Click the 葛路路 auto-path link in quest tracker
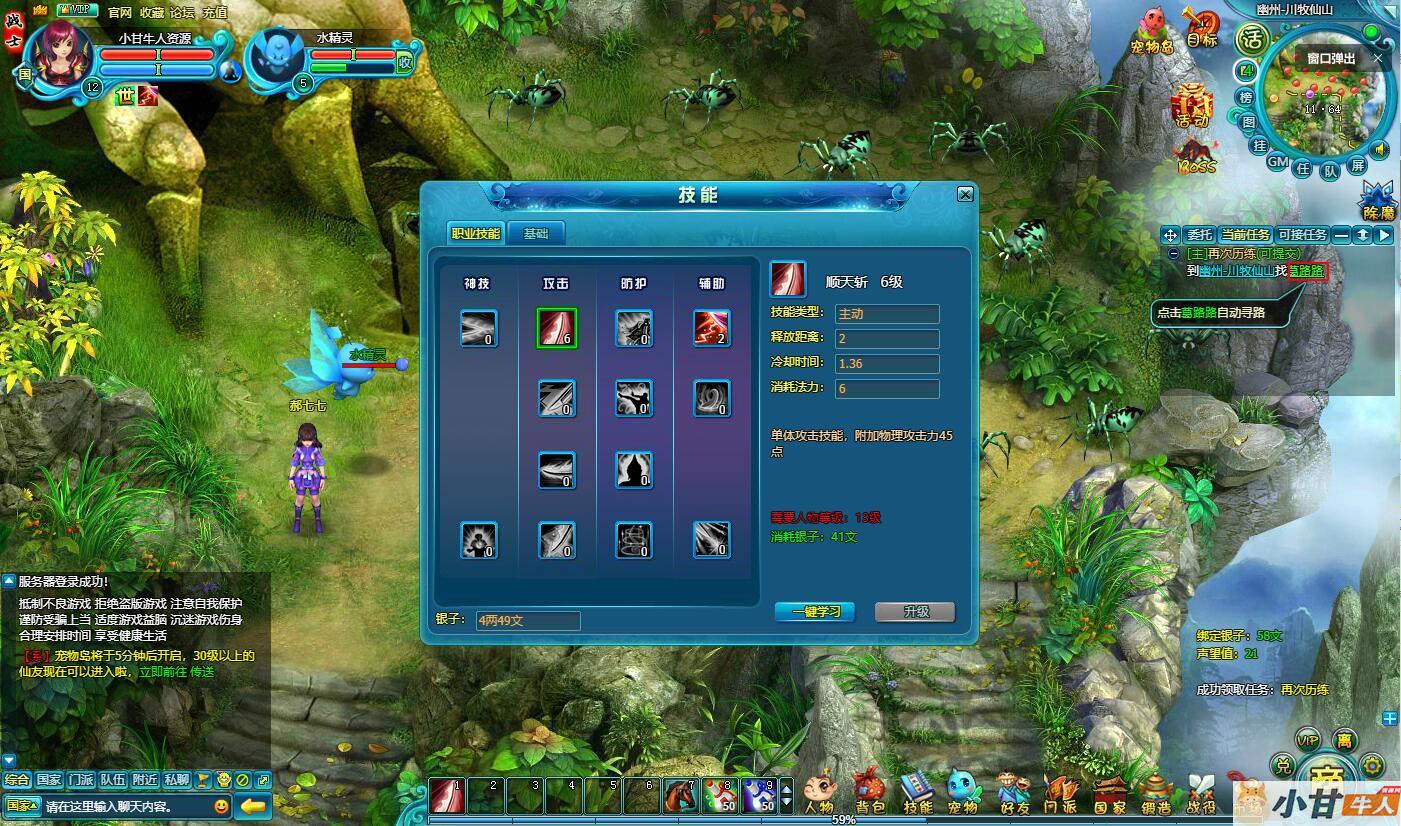The image size is (1401, 826). coord(1307,271)
